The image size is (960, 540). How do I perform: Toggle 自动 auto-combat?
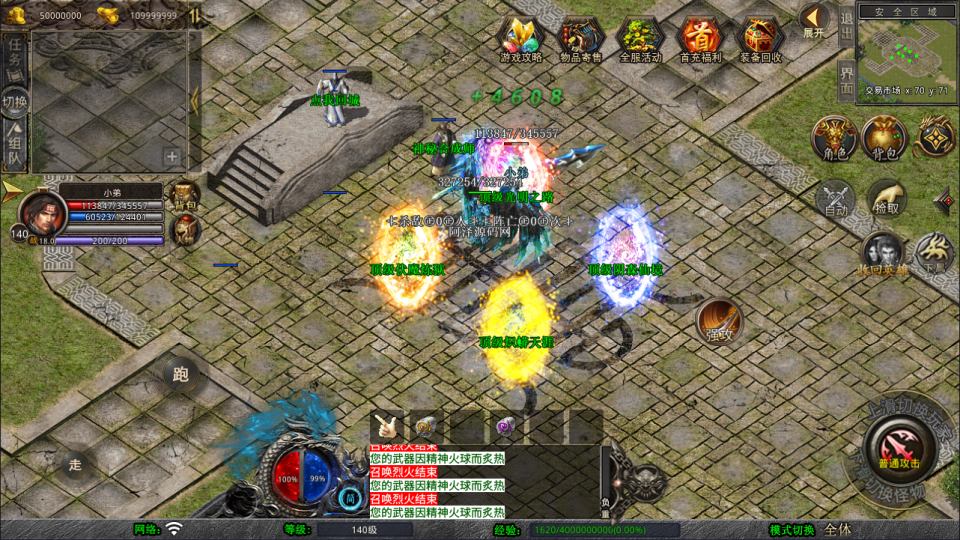click(832, 198)
